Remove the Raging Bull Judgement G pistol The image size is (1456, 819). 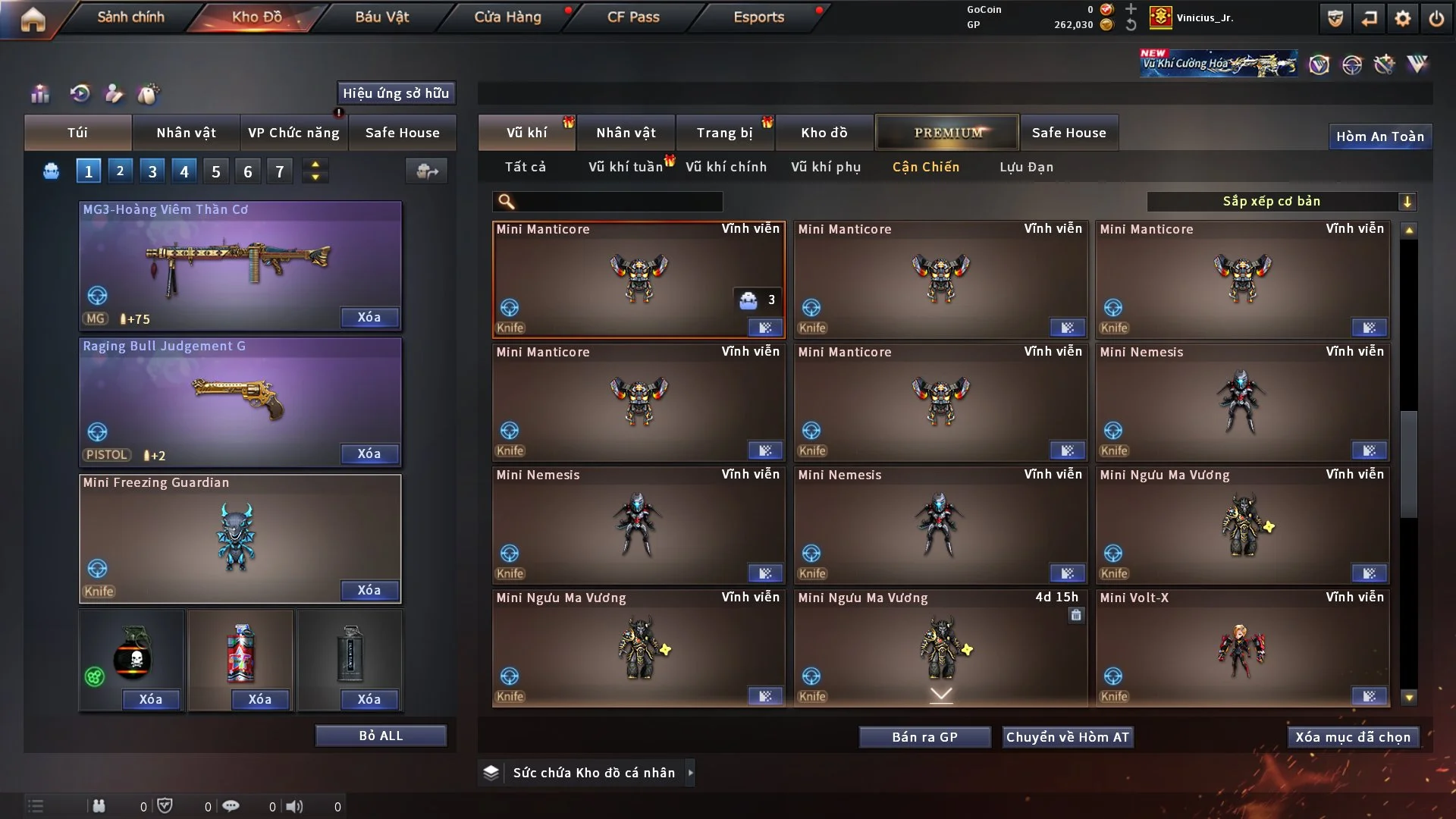point(369,453)
